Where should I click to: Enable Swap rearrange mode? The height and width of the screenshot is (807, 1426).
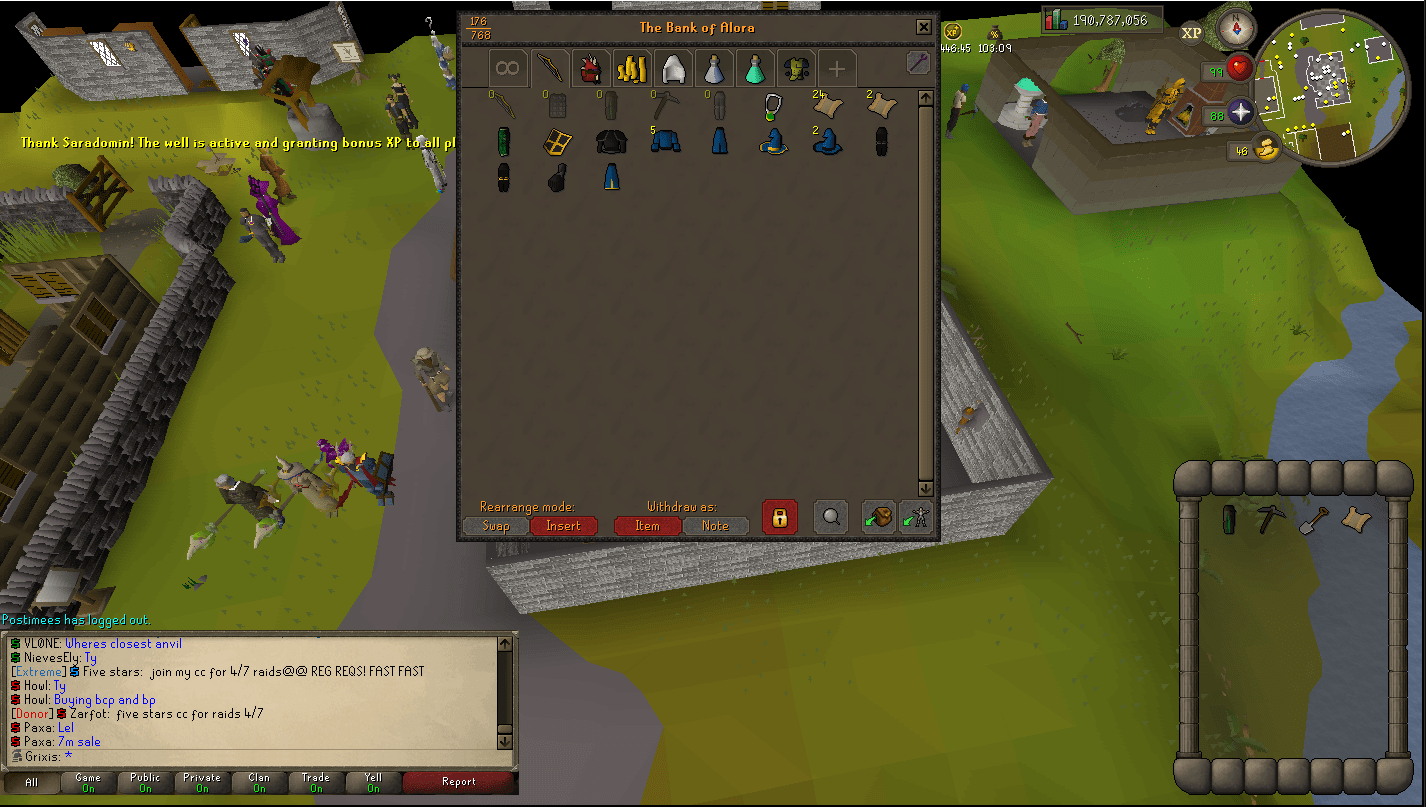click(496, 526)
